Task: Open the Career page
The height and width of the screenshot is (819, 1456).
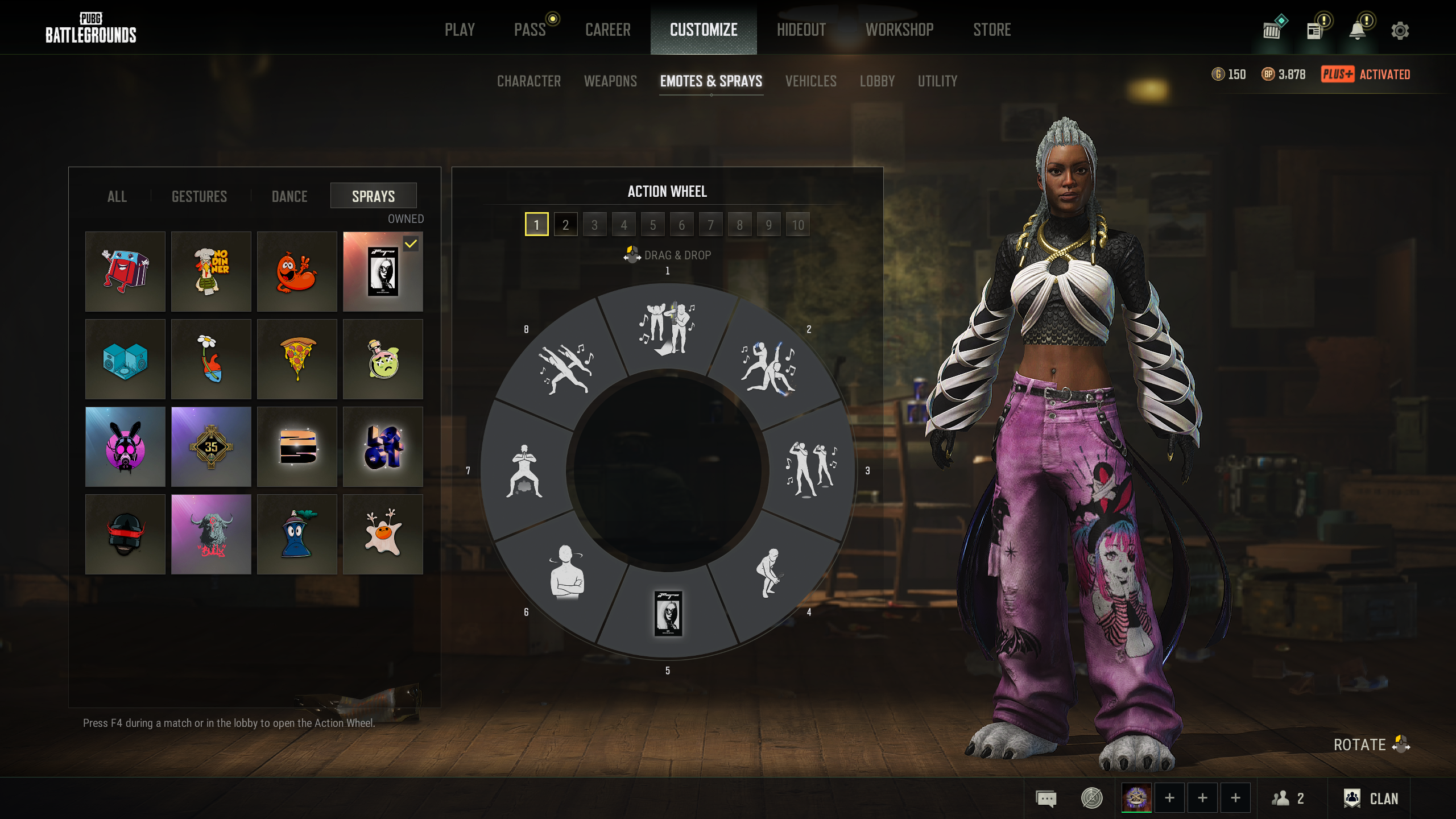Action: (607, 30)
